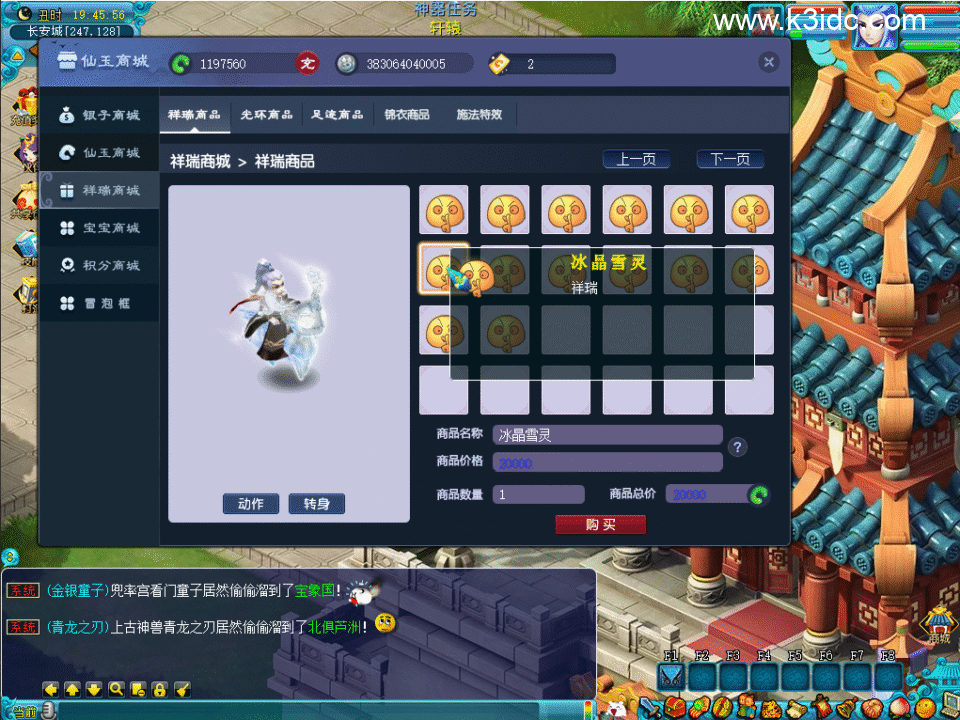The image size is (960, 720).
Task: Open the 锦衣商品 tab
Action: click(x=407, y=115)
